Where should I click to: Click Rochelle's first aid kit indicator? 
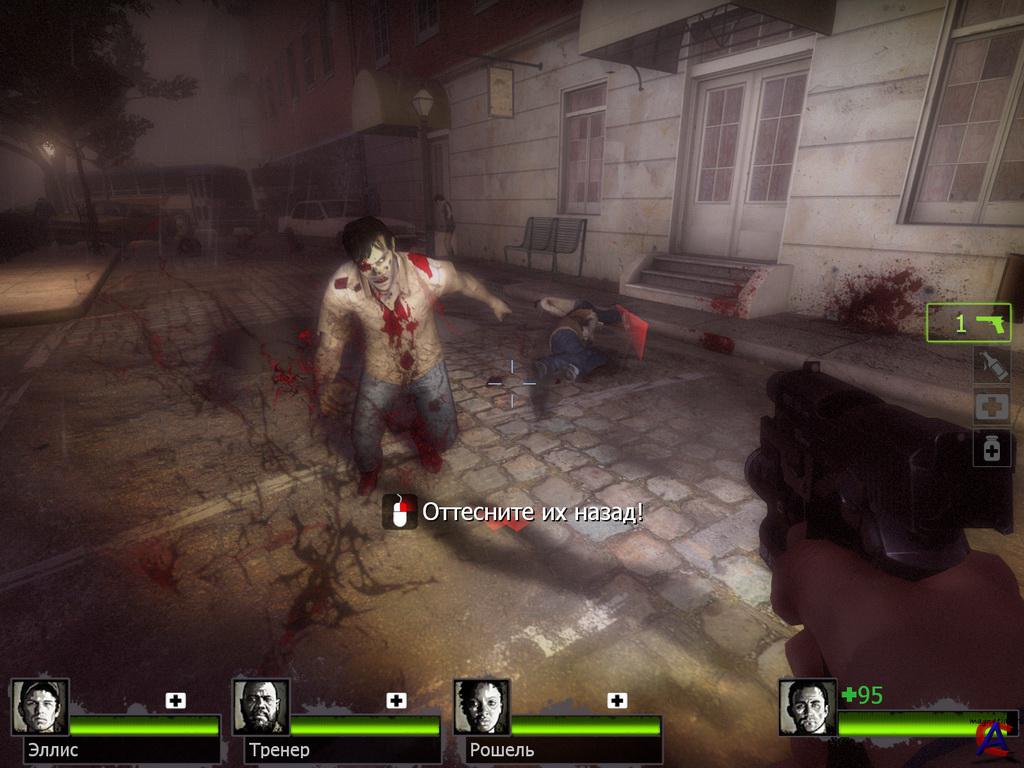[618, 701]
